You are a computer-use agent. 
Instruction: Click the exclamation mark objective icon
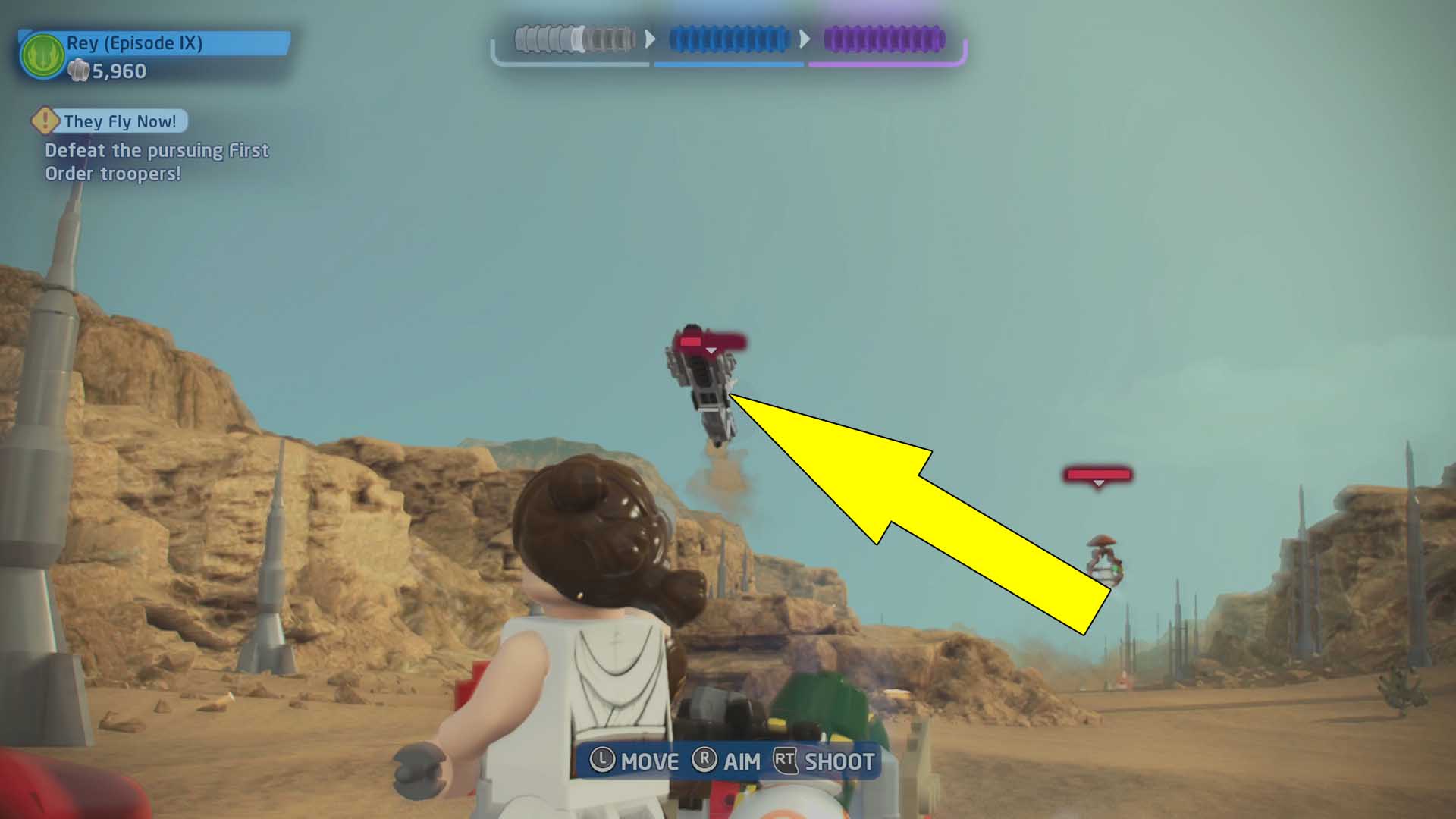[44, 120]
